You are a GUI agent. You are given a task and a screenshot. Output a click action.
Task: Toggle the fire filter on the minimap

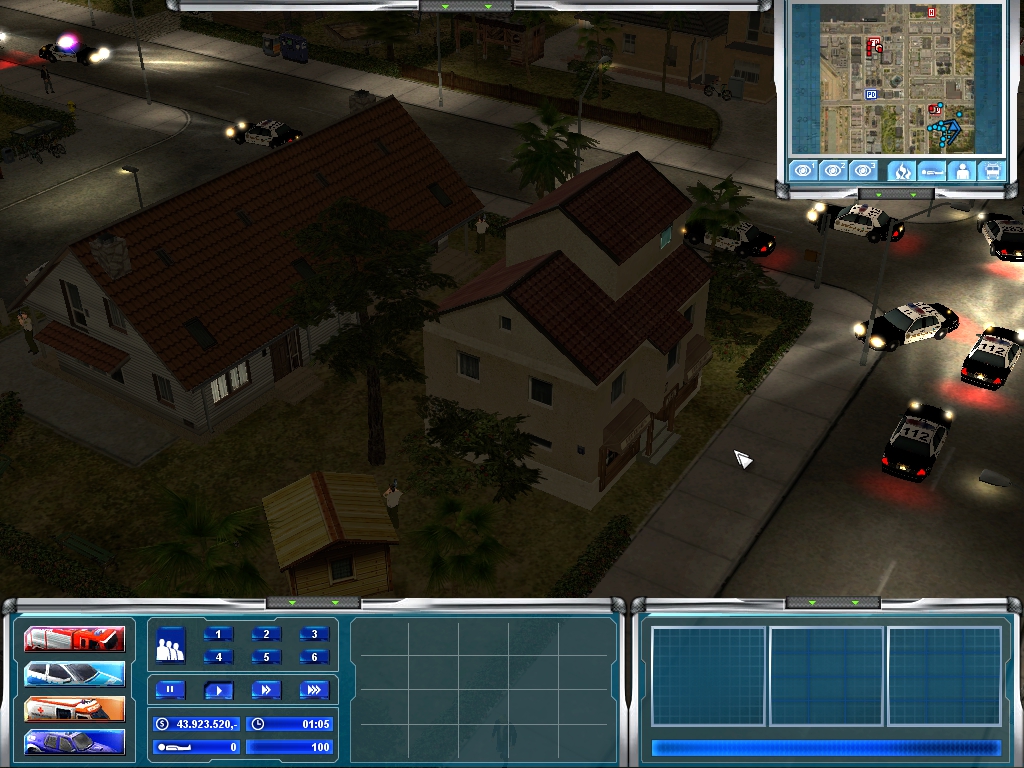[901, 170]
